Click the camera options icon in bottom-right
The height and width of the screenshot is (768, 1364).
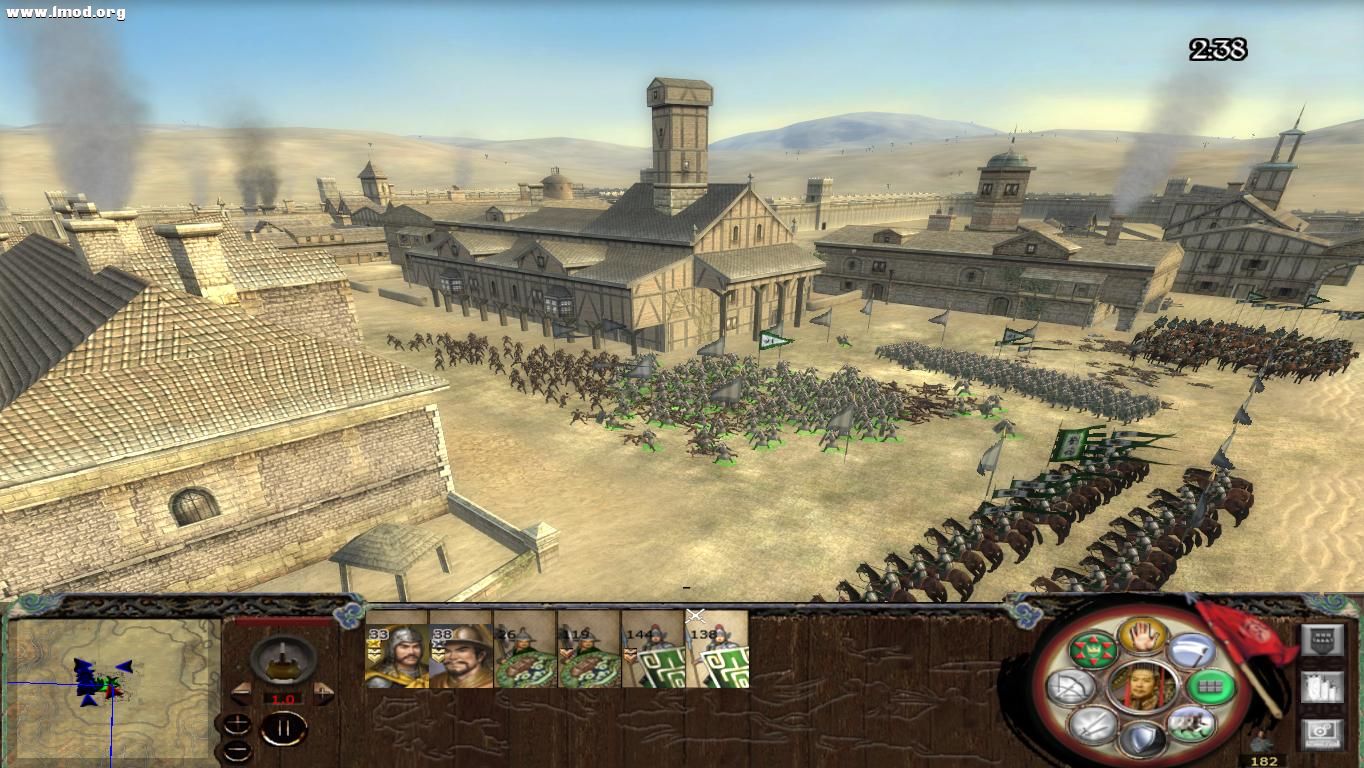(x=1322, y=732)
